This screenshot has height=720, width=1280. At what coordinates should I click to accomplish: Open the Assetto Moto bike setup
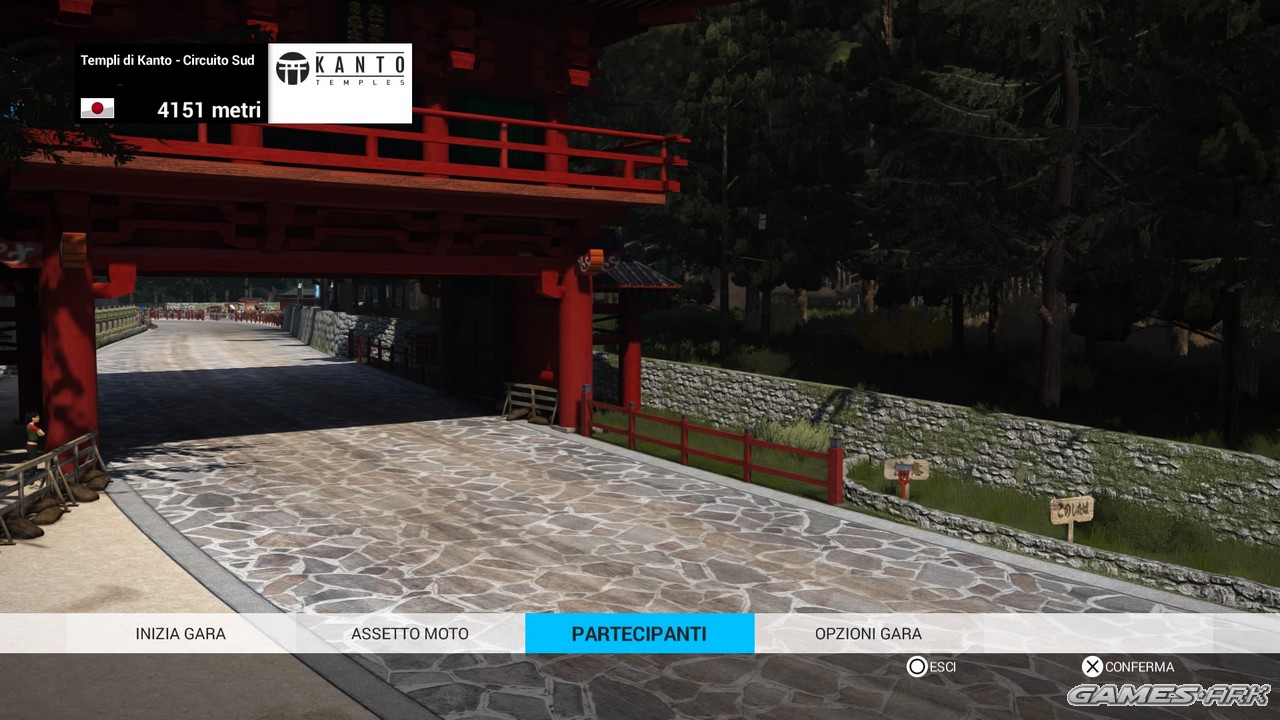pyautogui.click(x=410, y=633)
